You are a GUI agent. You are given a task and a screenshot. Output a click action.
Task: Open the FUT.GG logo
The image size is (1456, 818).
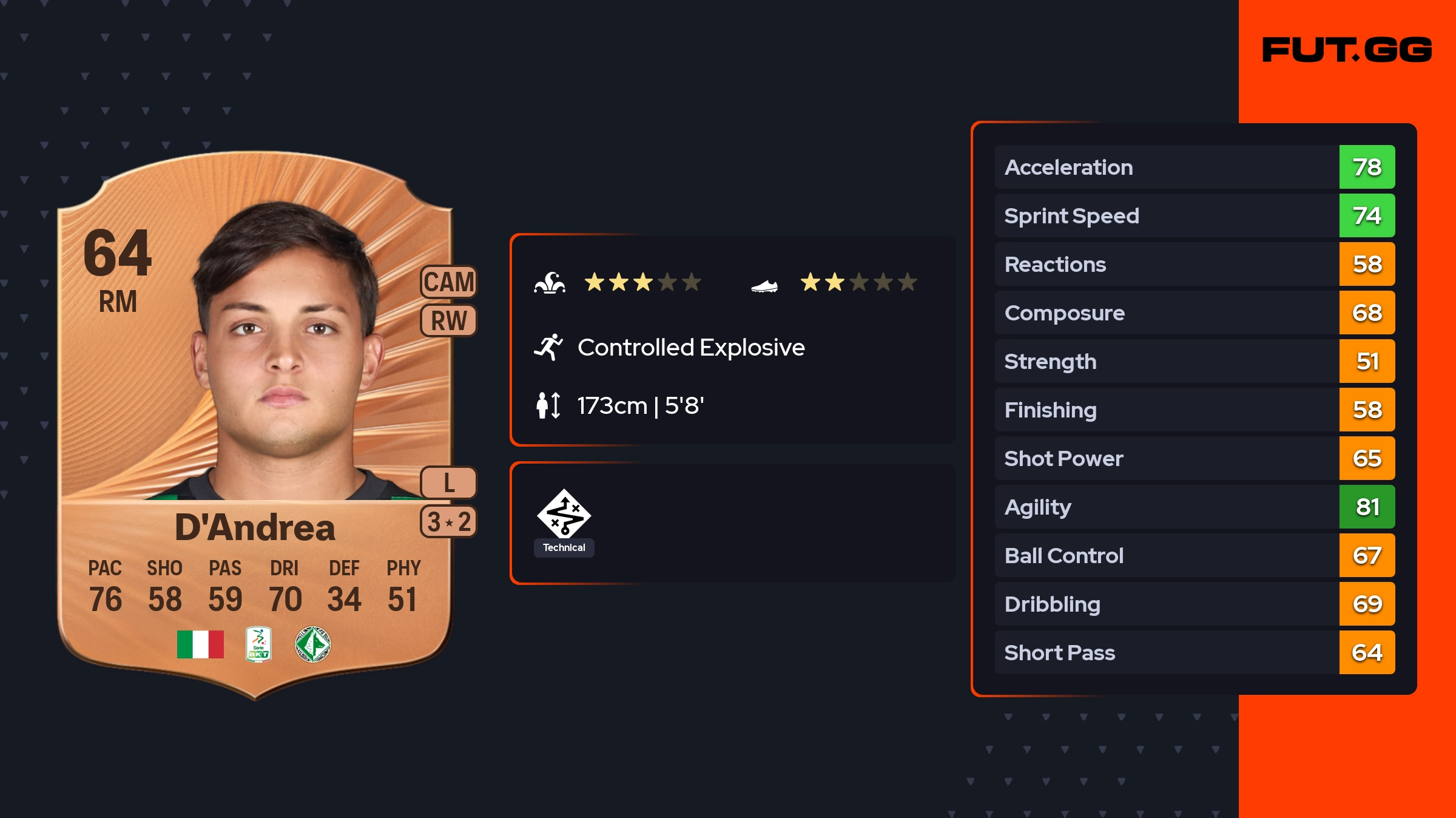point(1347,50)
